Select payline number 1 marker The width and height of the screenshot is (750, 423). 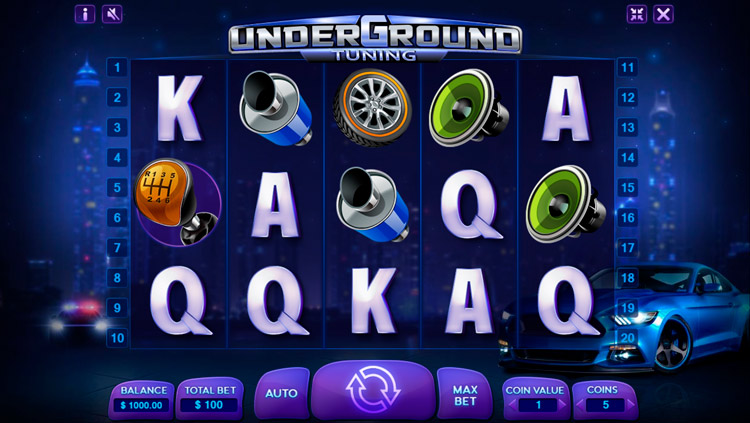click(117, 68)
